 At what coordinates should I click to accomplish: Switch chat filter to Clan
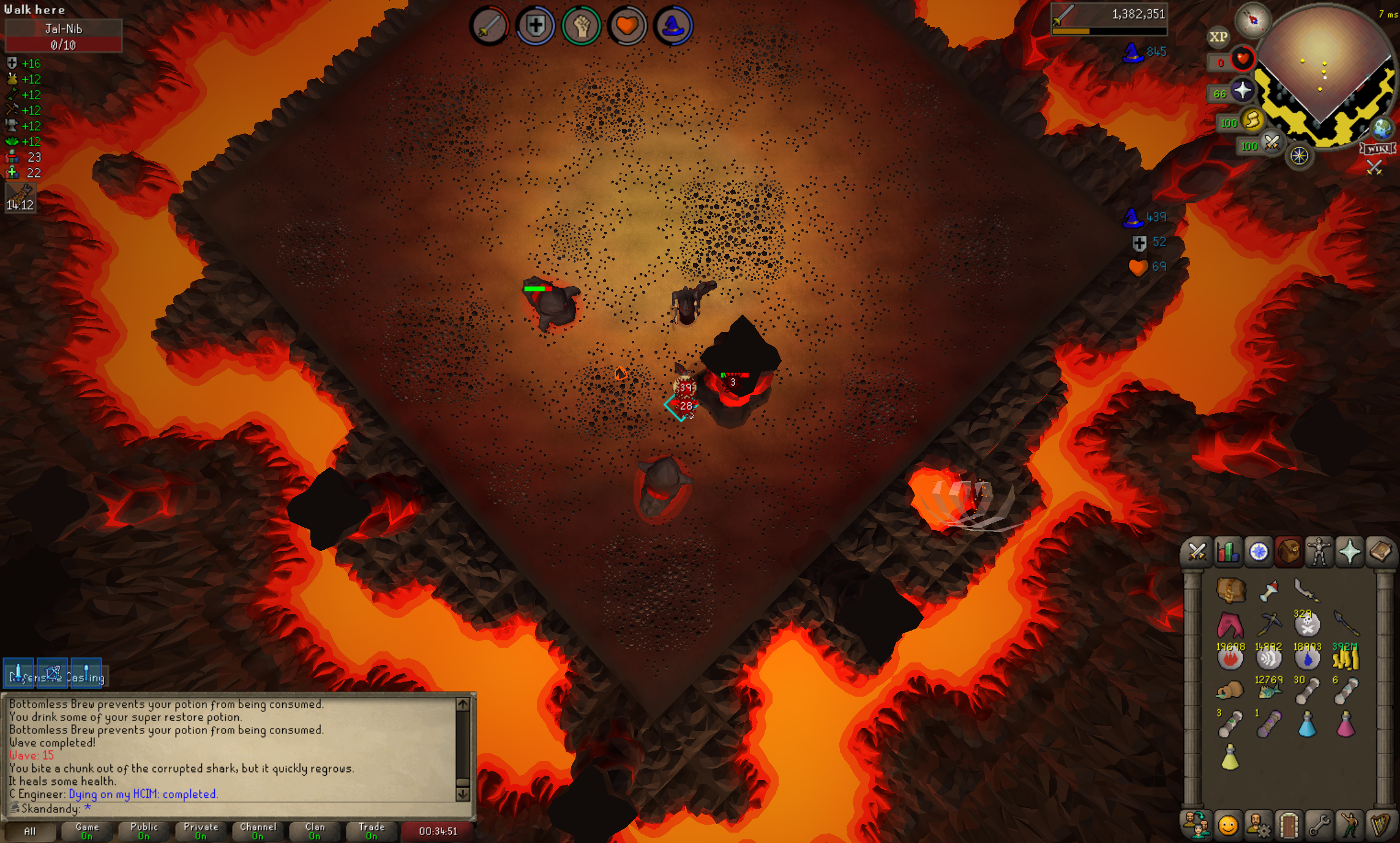pos(315,831)
